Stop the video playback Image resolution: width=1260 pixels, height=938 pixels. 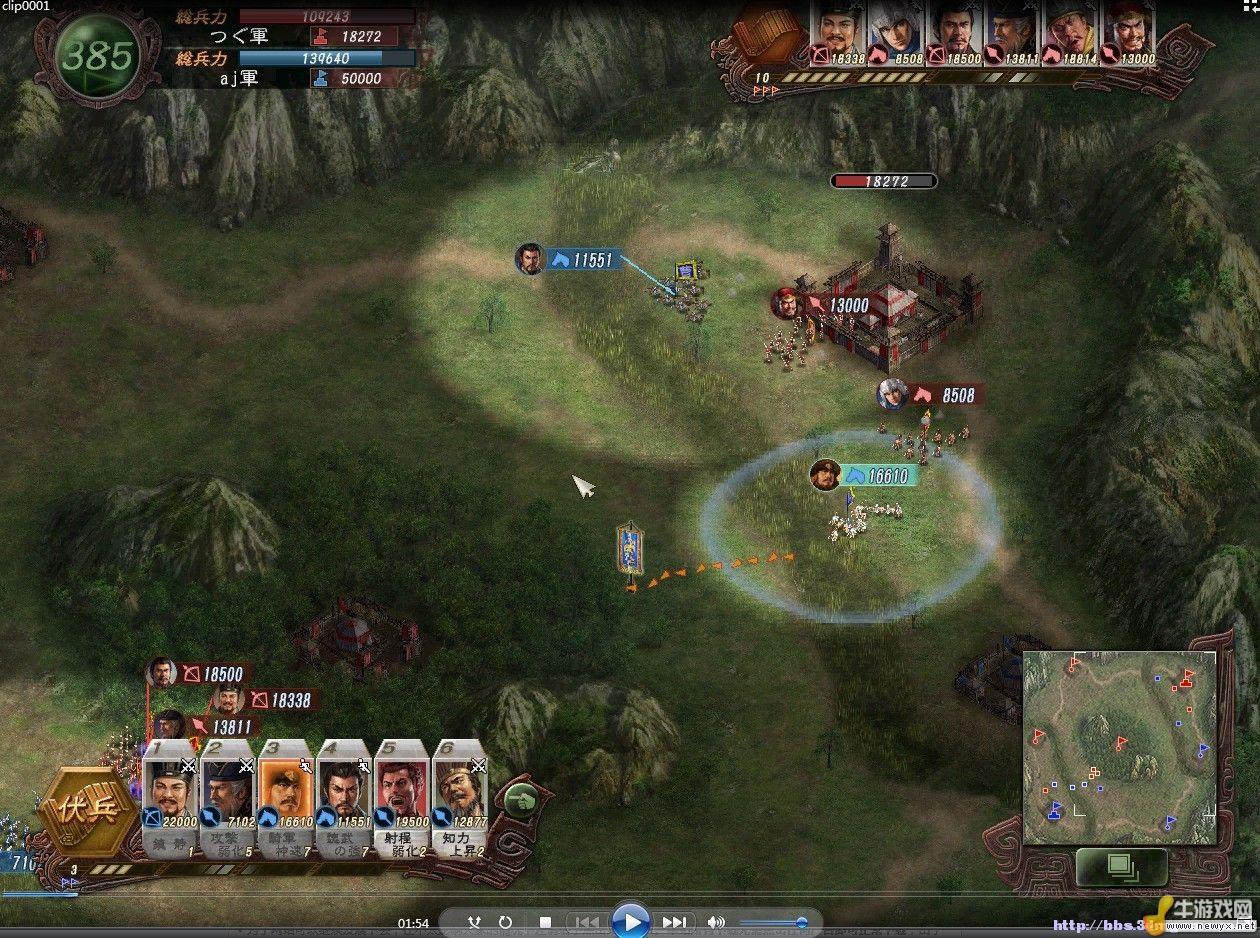tap(545, 922)
